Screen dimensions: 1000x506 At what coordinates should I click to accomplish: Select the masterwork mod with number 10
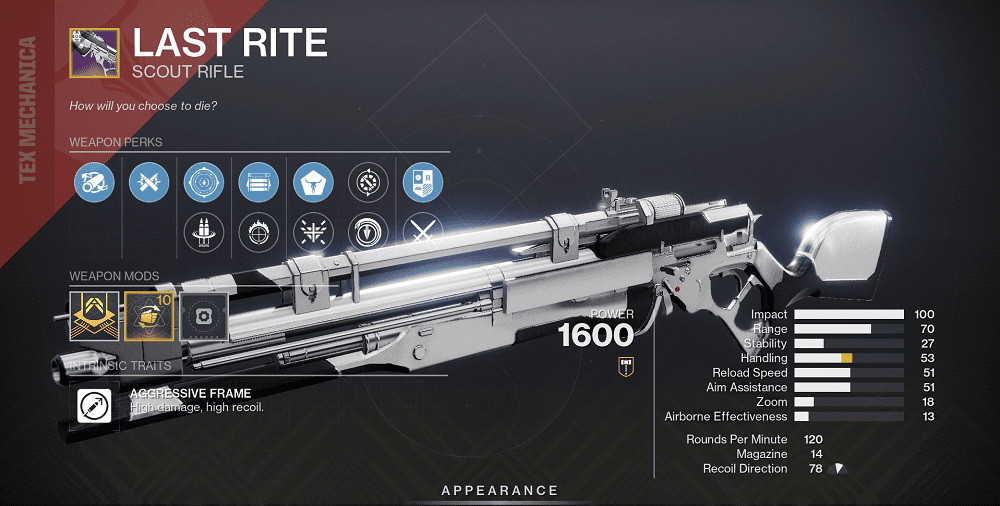149,315
